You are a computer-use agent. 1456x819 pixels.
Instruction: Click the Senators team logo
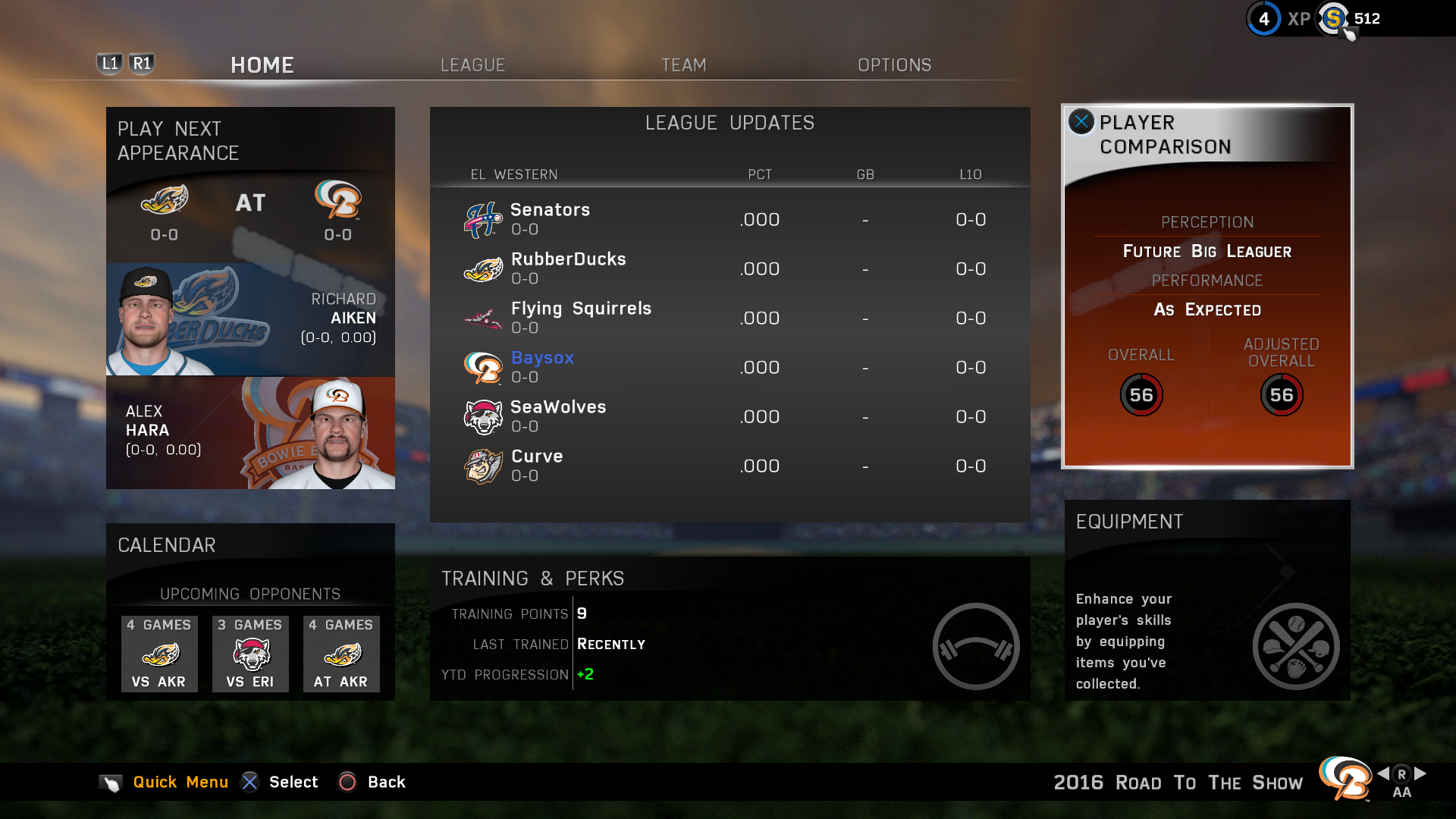pyautogui.click(x=482, y=219)
